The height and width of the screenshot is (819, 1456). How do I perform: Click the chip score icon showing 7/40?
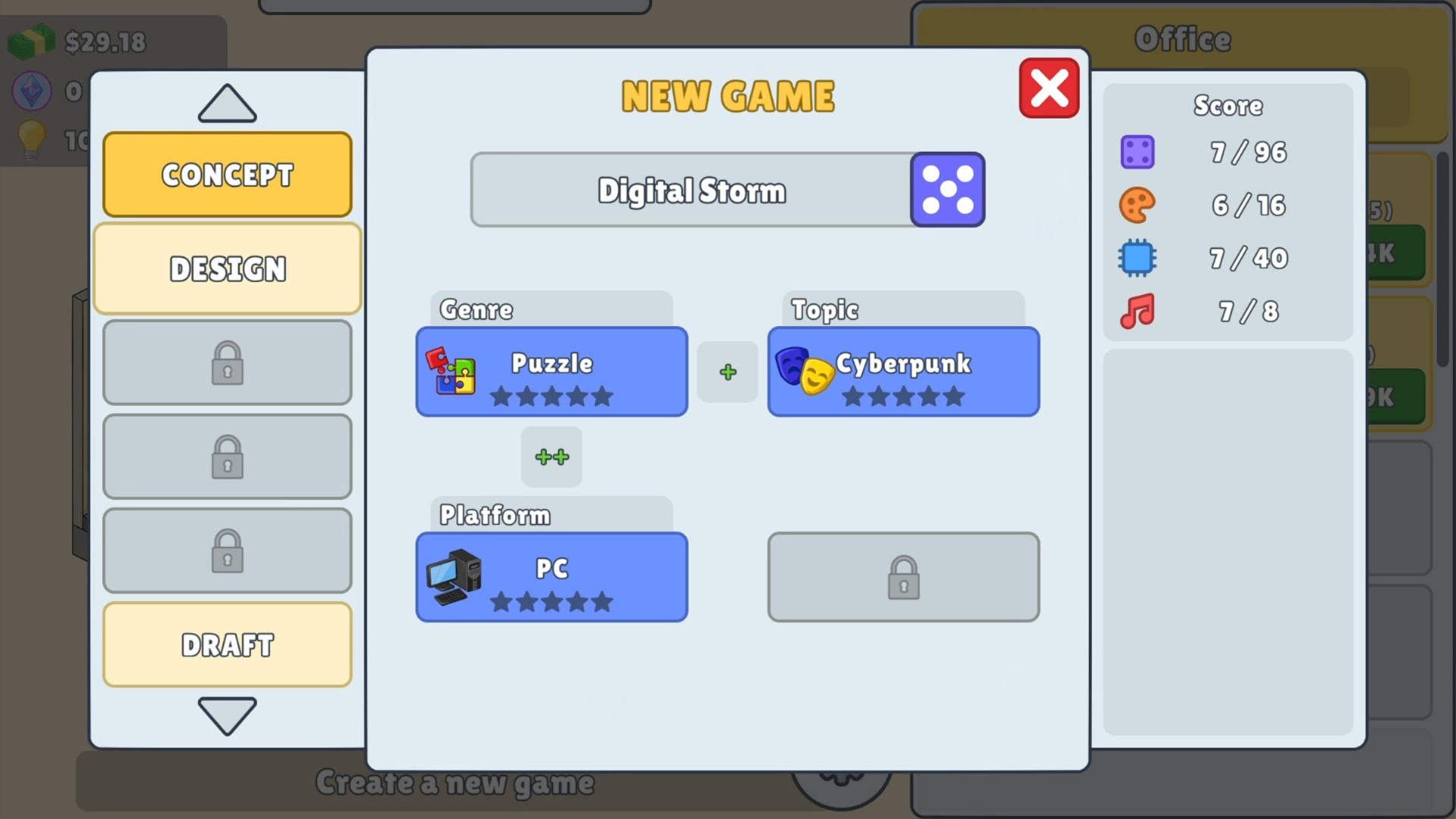[x=1137, y=258]
